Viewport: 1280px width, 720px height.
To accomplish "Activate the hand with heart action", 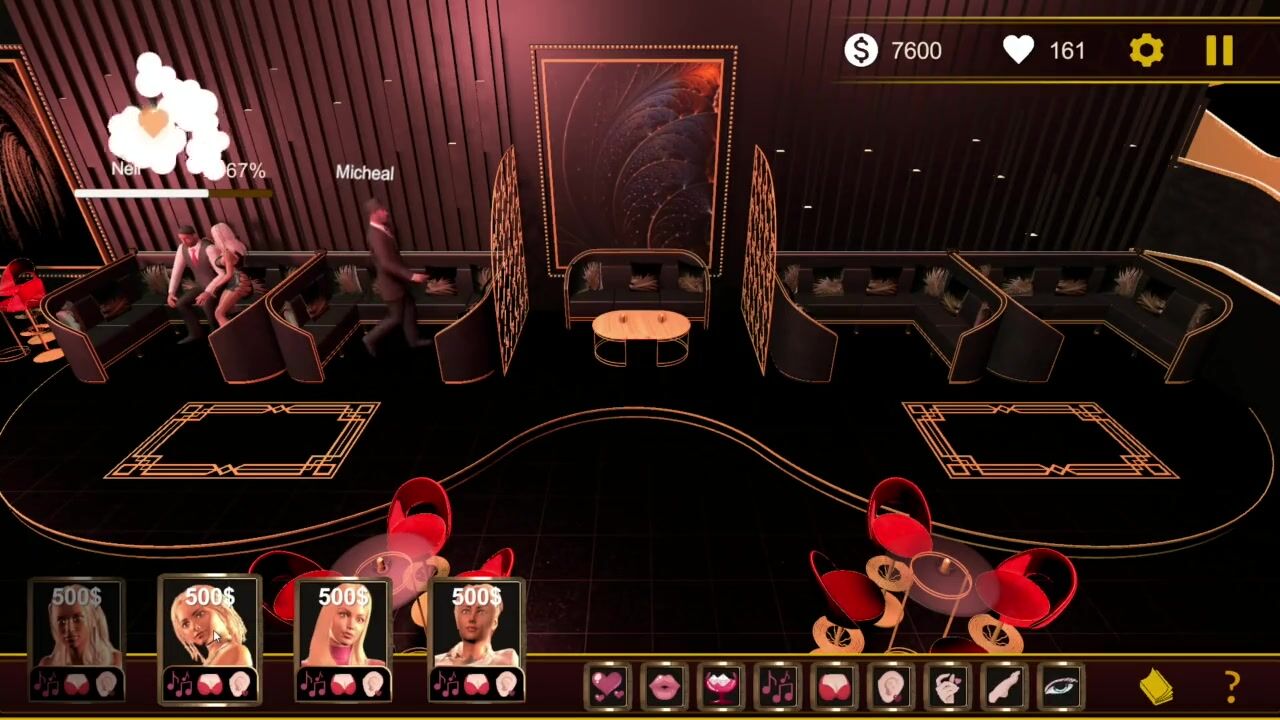I will [948, 686].
